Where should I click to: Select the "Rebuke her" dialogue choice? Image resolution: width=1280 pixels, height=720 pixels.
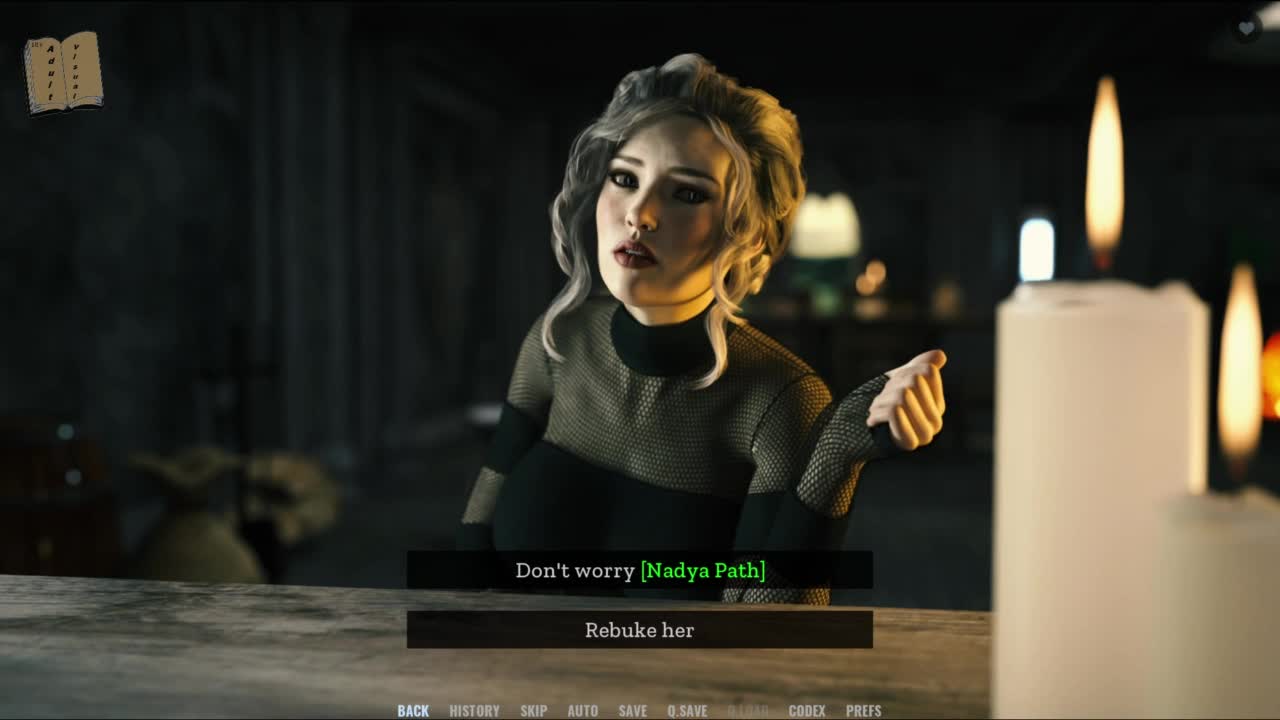(640, 630)
